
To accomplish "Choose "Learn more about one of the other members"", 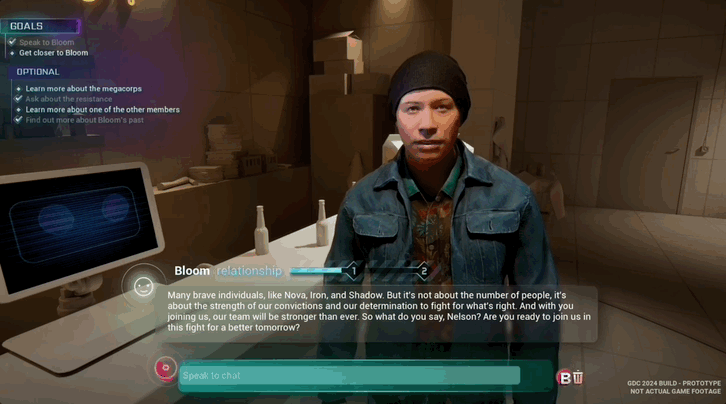I will tap(102, 109).
